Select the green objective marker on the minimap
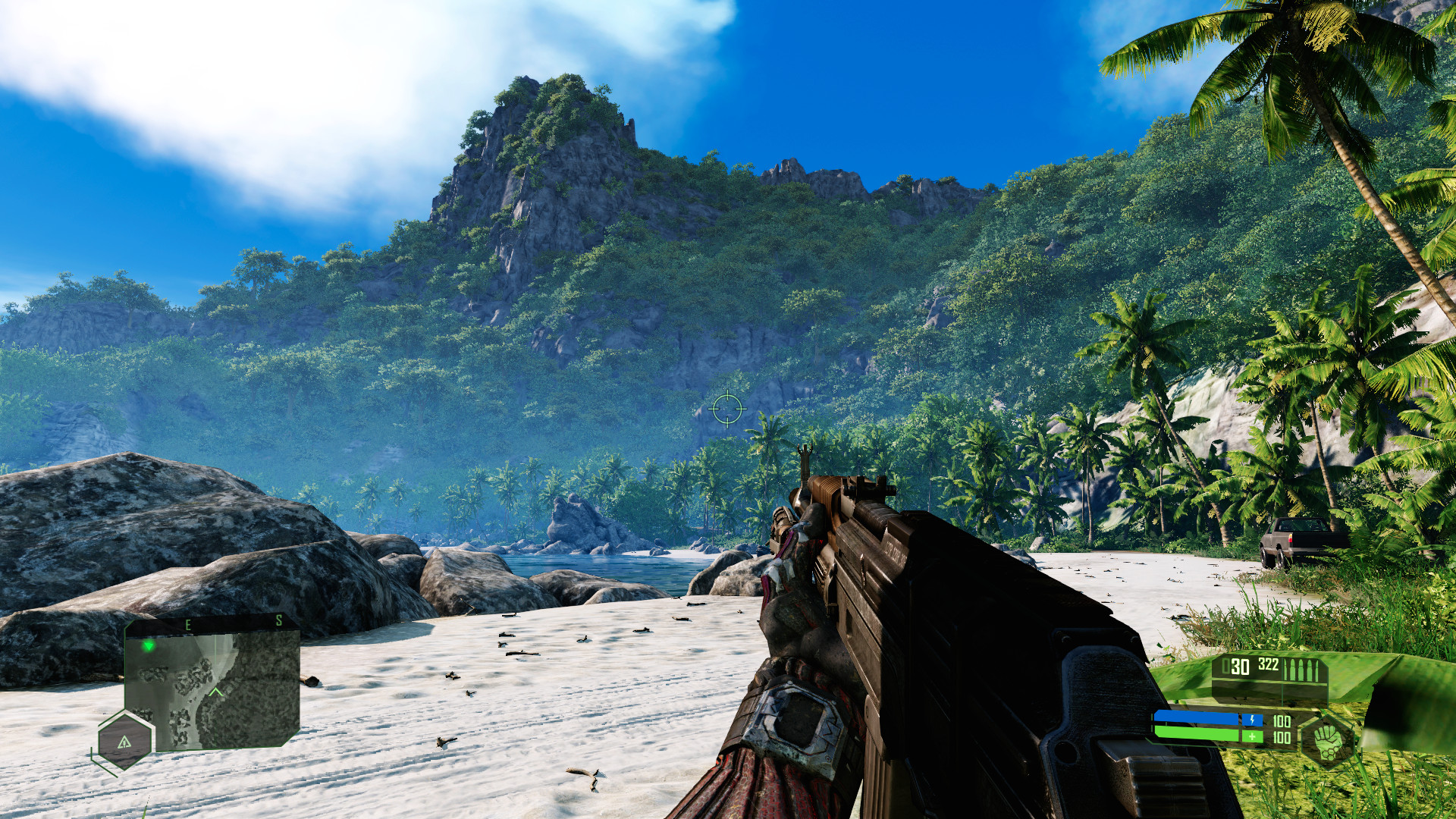 pos(149,646)
